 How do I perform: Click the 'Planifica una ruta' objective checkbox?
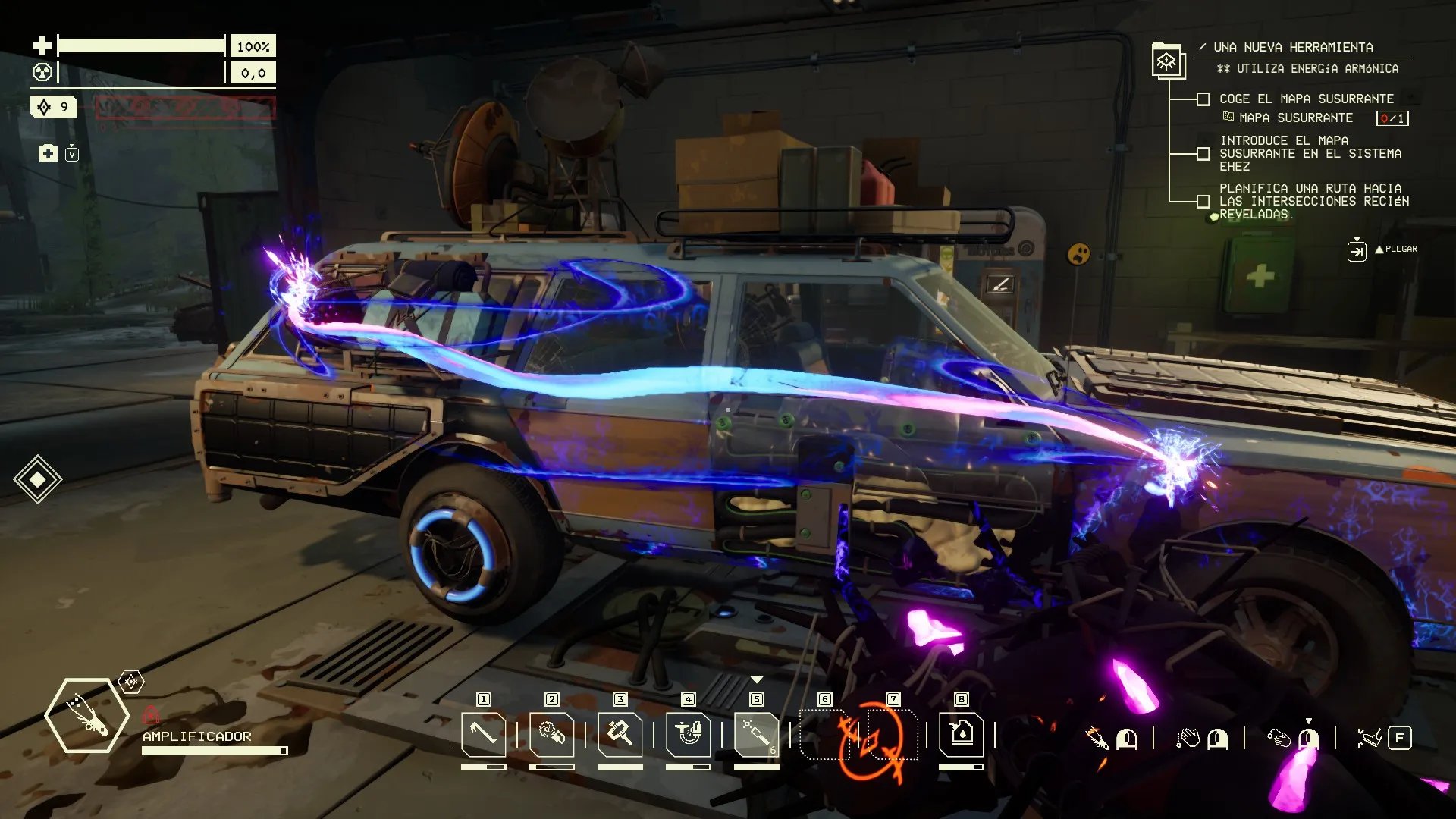1203,202
